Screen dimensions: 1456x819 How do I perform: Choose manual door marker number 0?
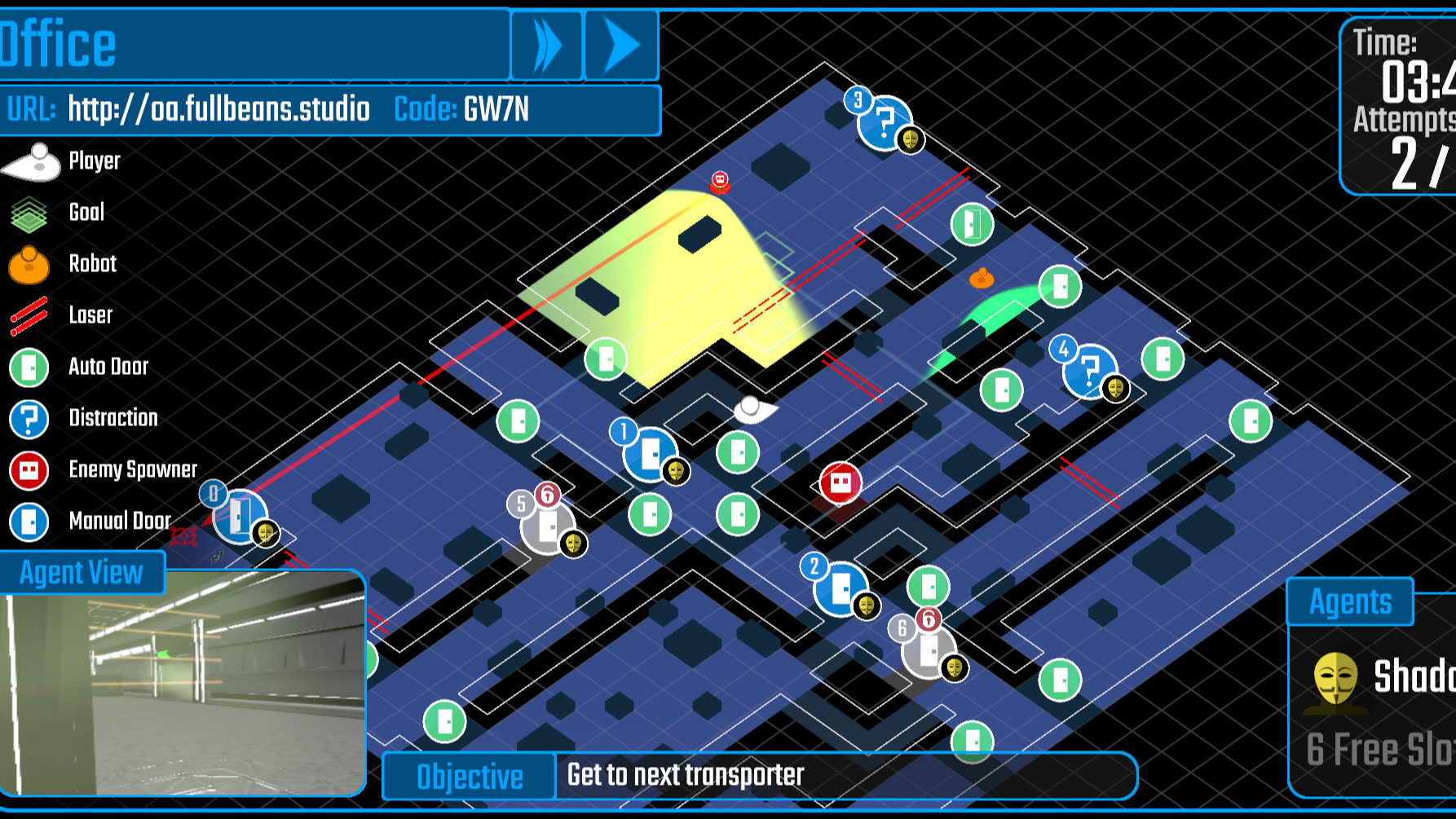[240, 516]
